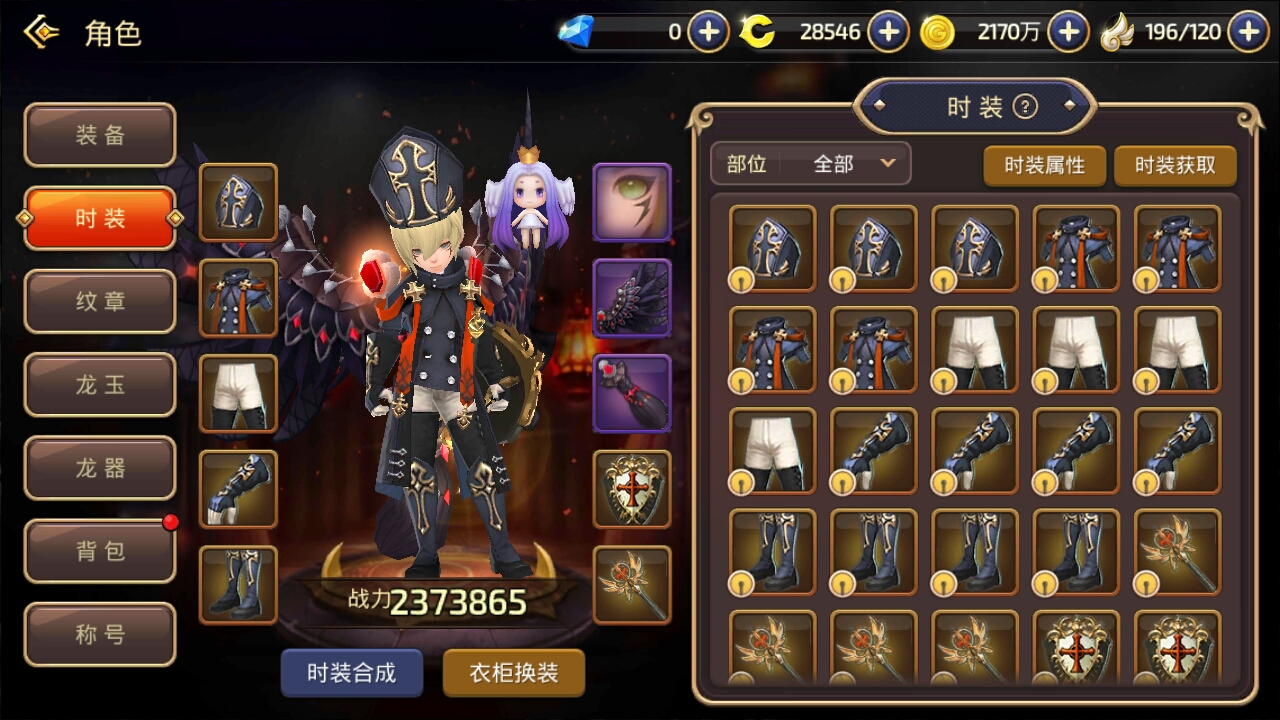Expand the 部位 全部 dropdown filter
The height and width of the screenshot is (720, 1280).
point(810,164)
